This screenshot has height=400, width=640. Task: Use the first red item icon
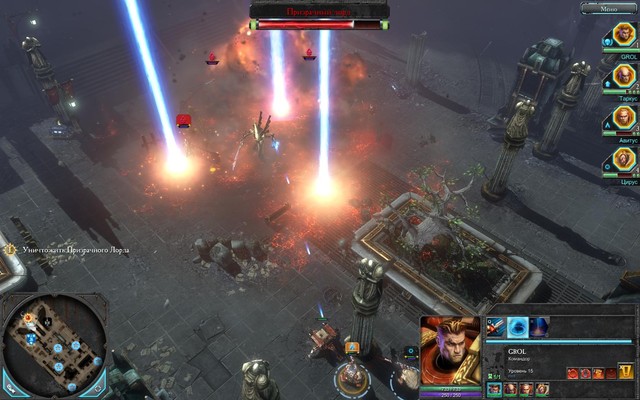[573, 372]
